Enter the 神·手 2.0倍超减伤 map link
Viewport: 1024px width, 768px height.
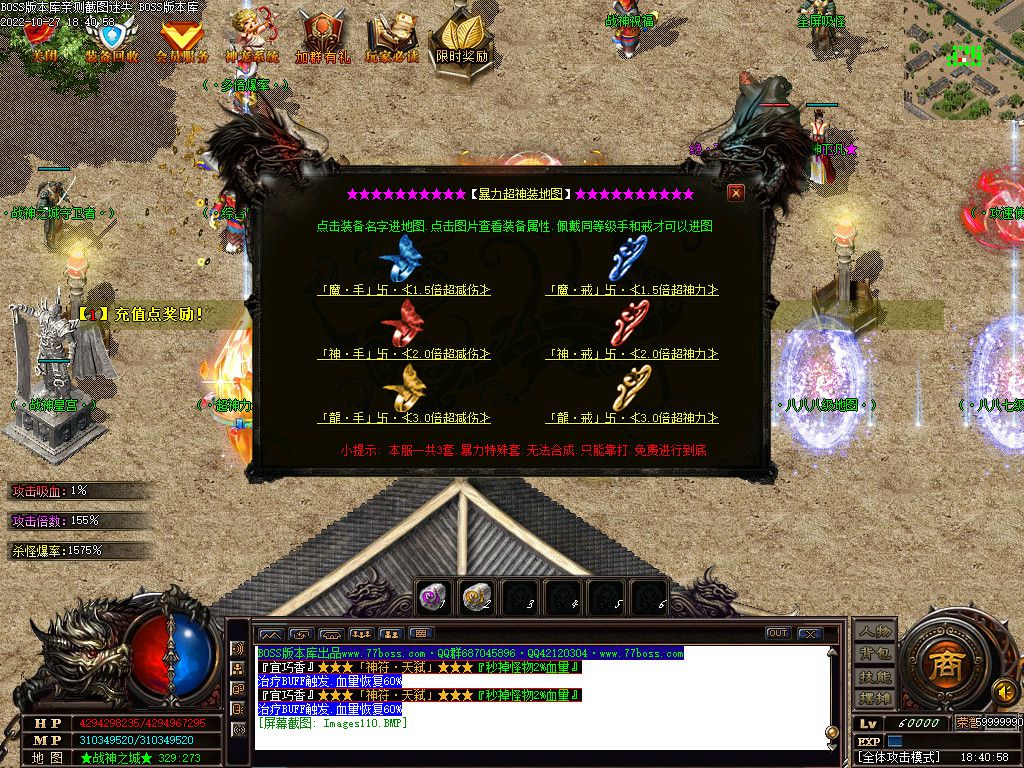(404, 354)
